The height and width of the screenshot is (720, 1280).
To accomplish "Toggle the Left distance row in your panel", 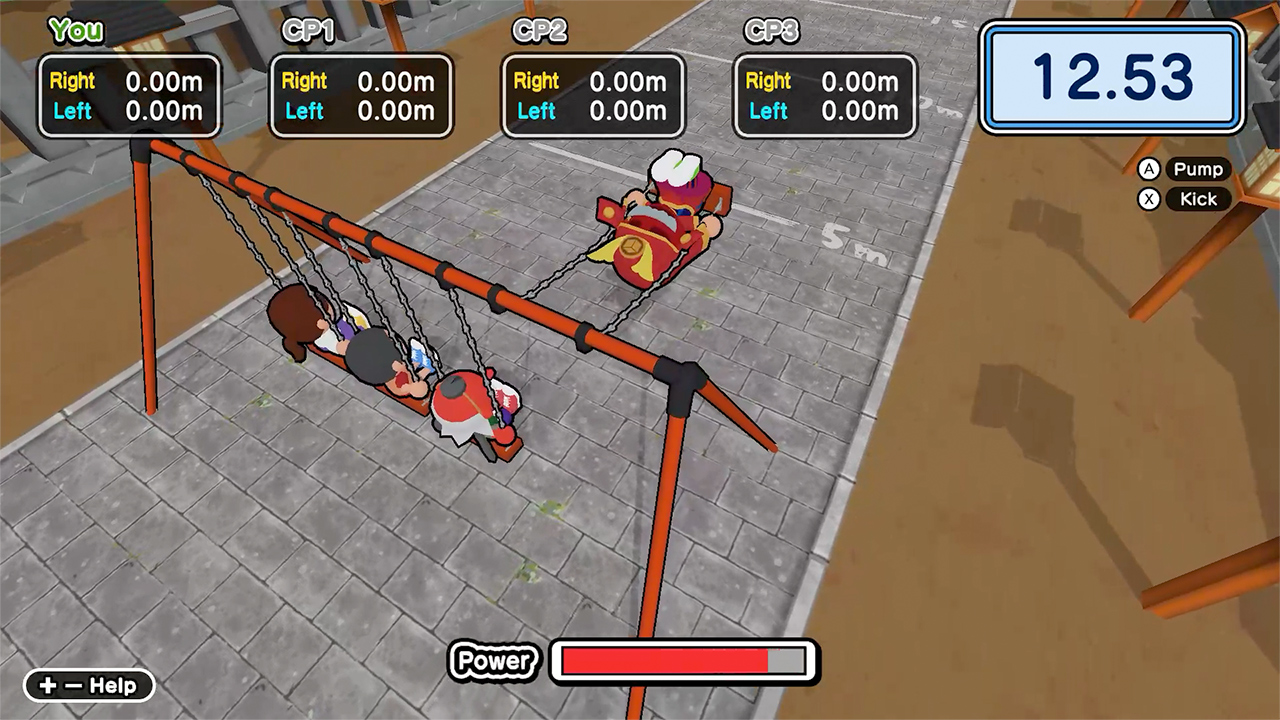I will 128,111.
